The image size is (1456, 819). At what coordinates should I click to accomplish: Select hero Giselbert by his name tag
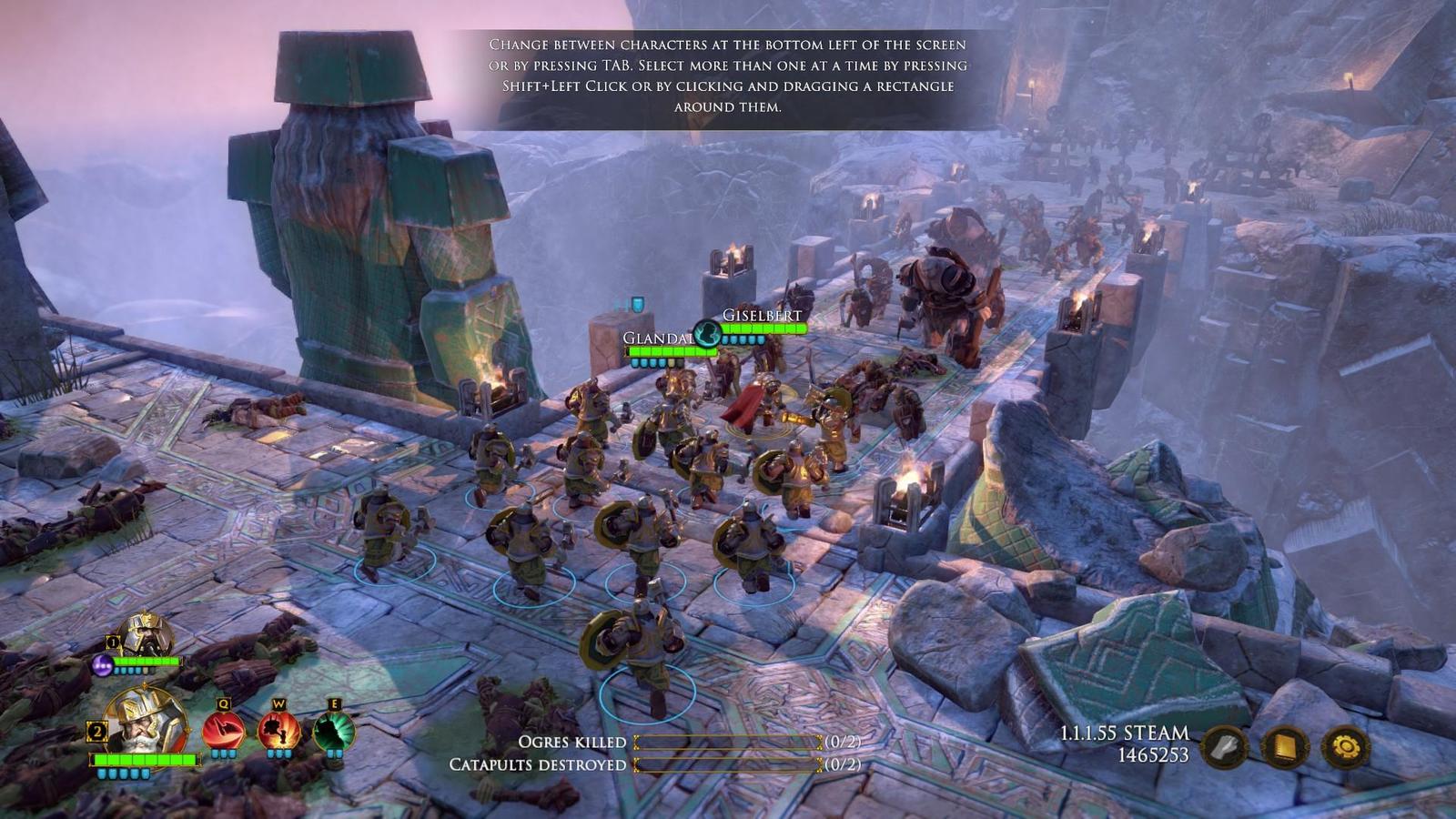[x=762, y=316]
